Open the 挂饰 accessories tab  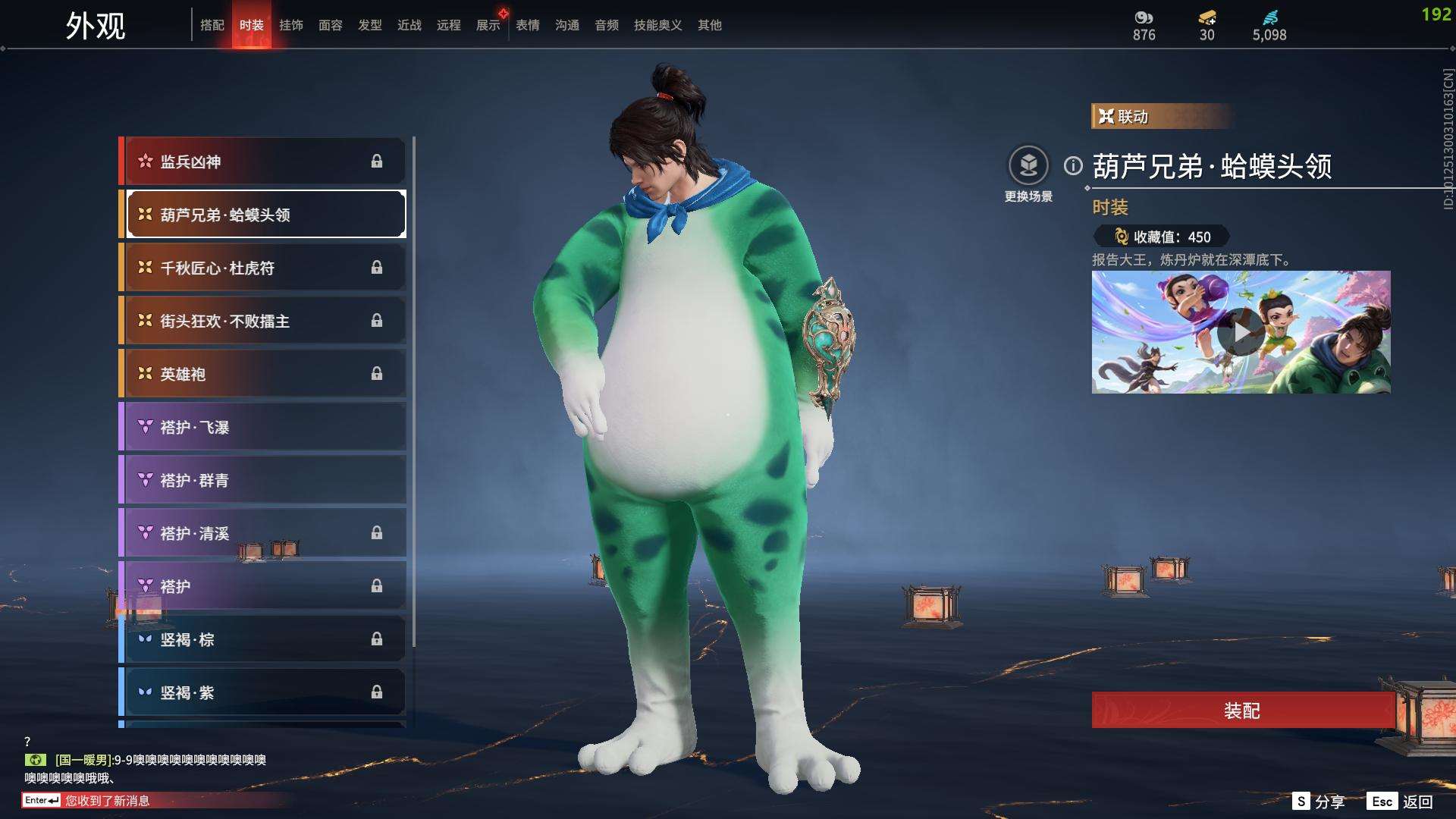(x=291, y=25)
